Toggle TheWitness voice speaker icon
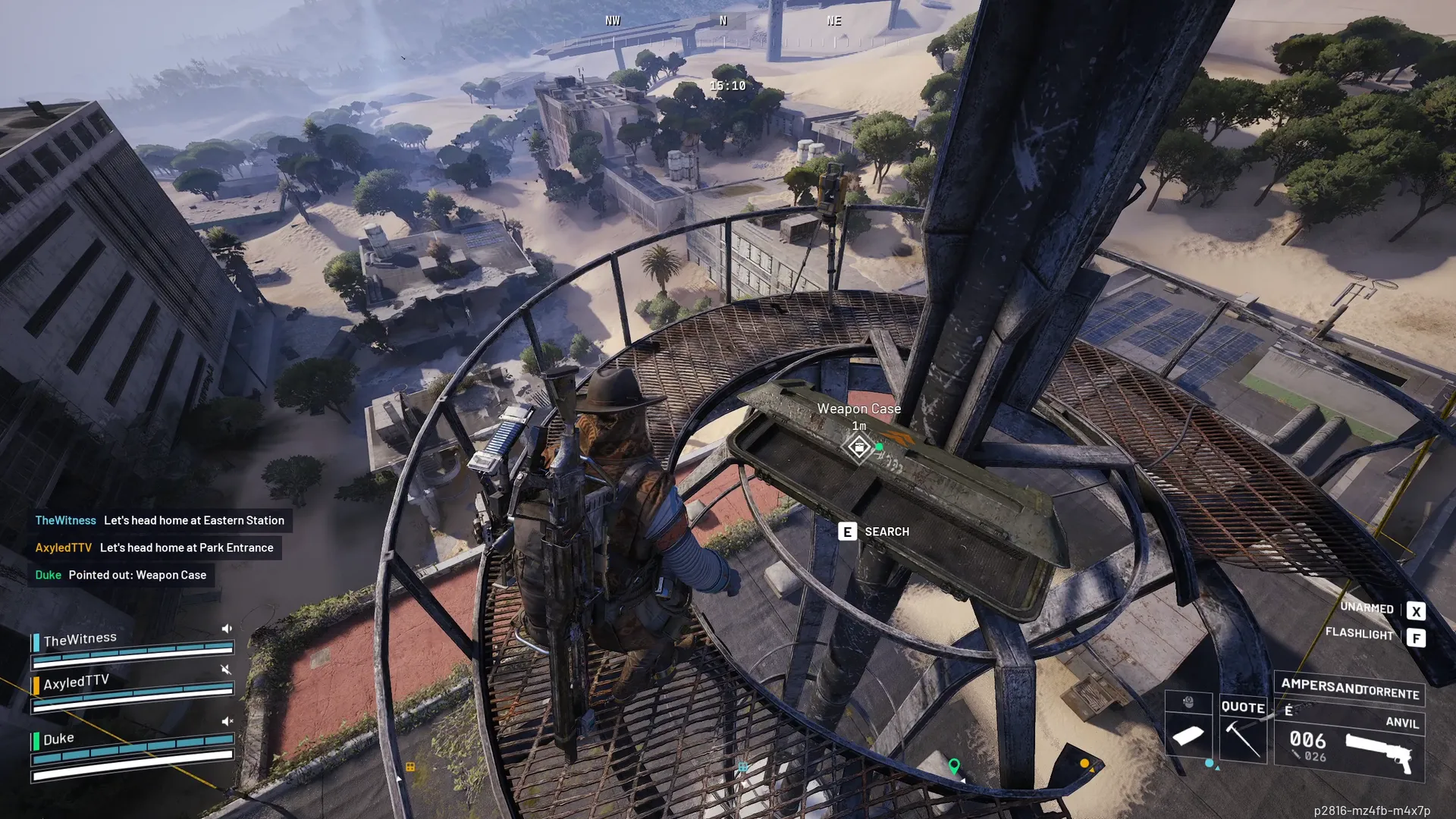This screenshot has height=819, width=1456. [x=226, y=629]
